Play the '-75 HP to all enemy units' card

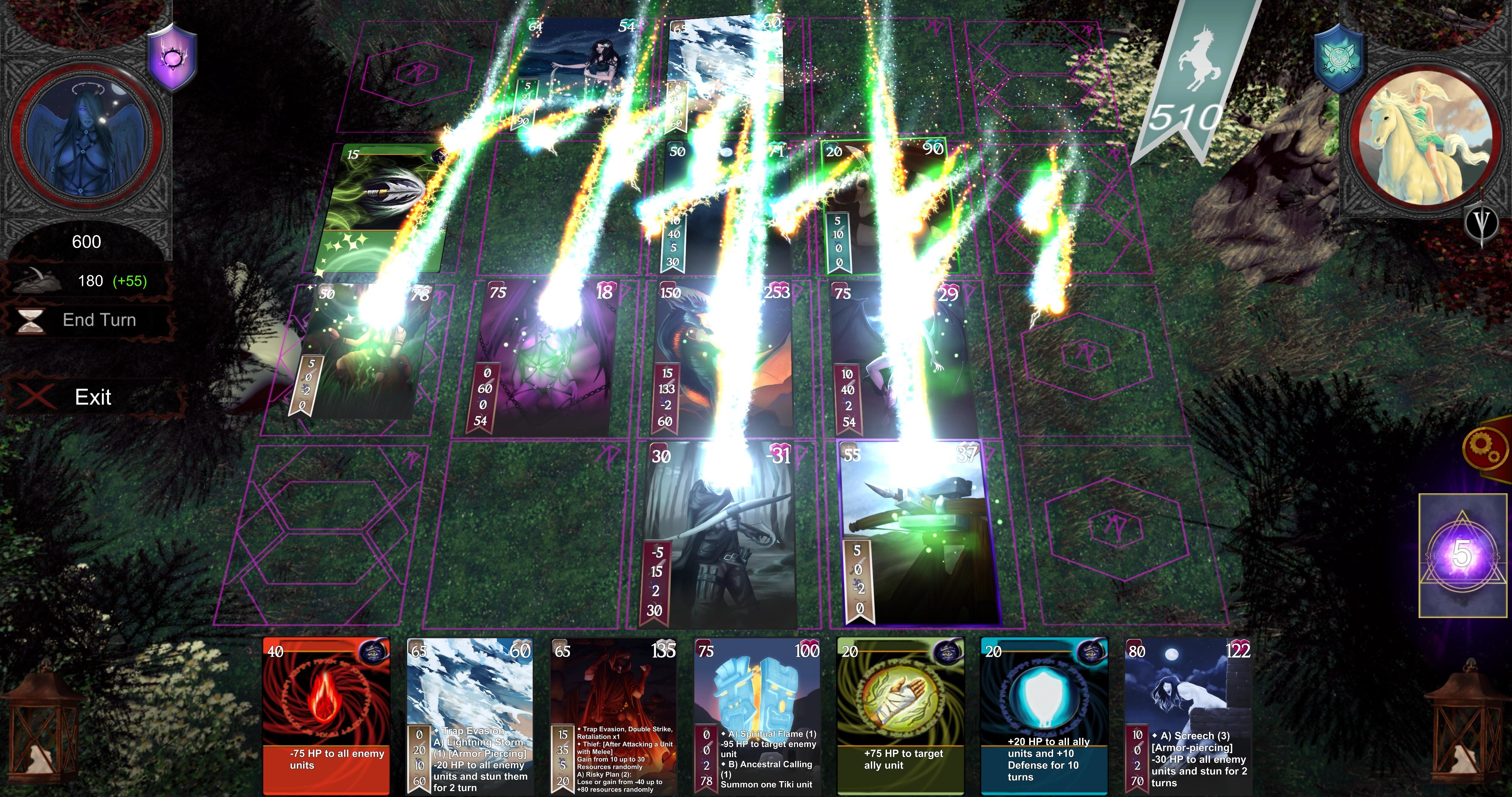(326, 716)
